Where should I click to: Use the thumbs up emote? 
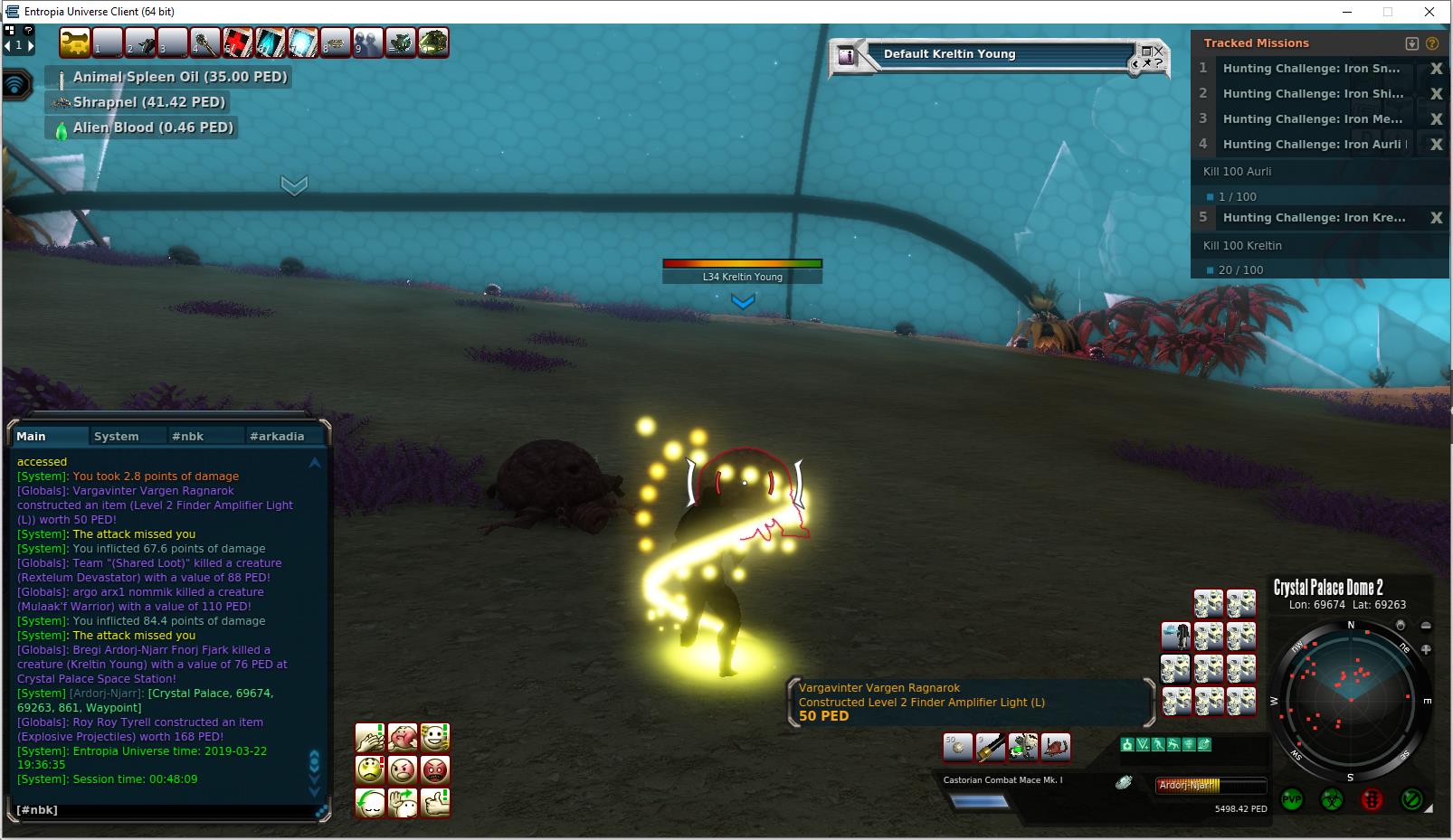[435, 802]
